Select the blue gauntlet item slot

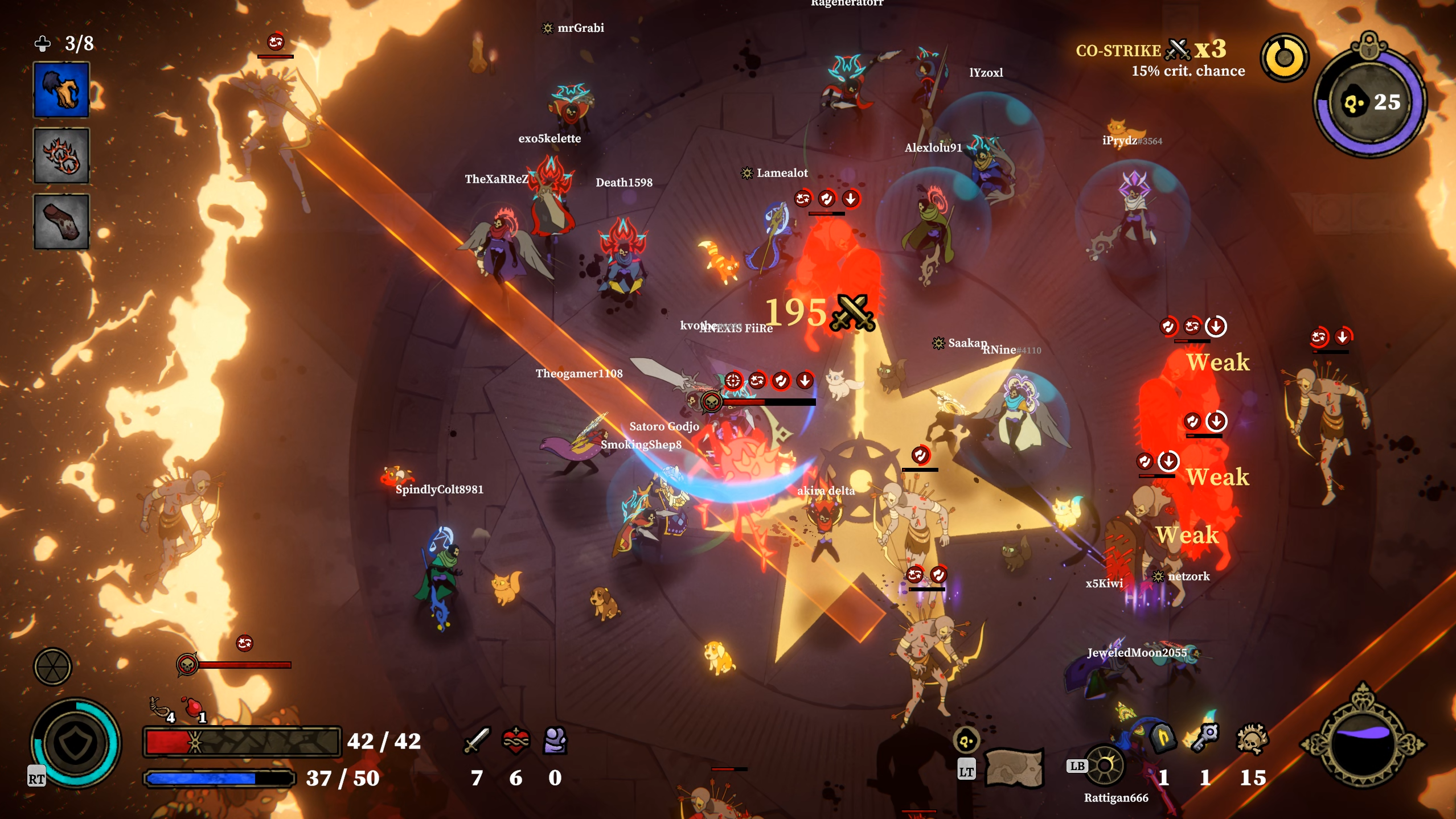pos(61,90)
